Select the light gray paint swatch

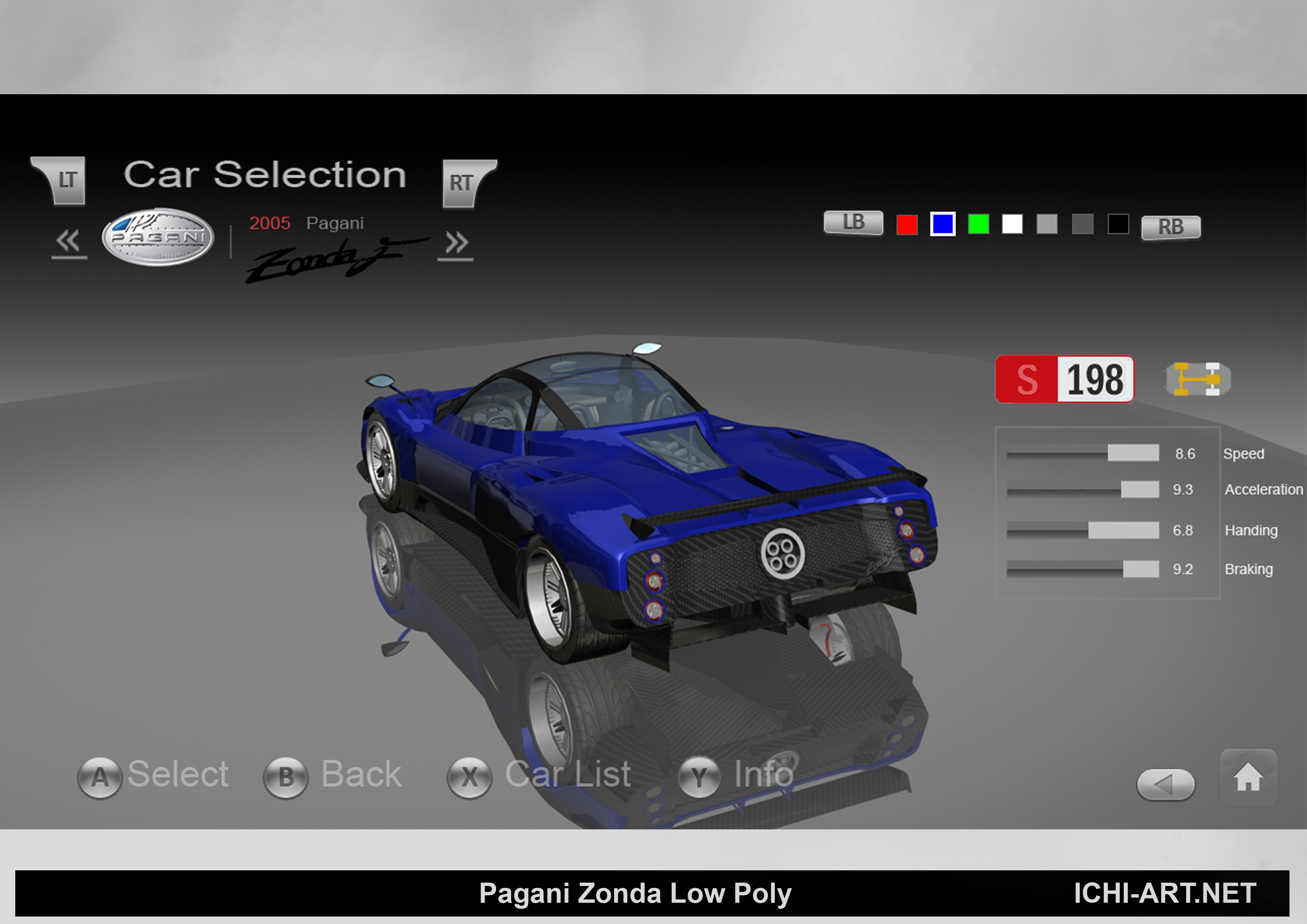(1047, 224)
